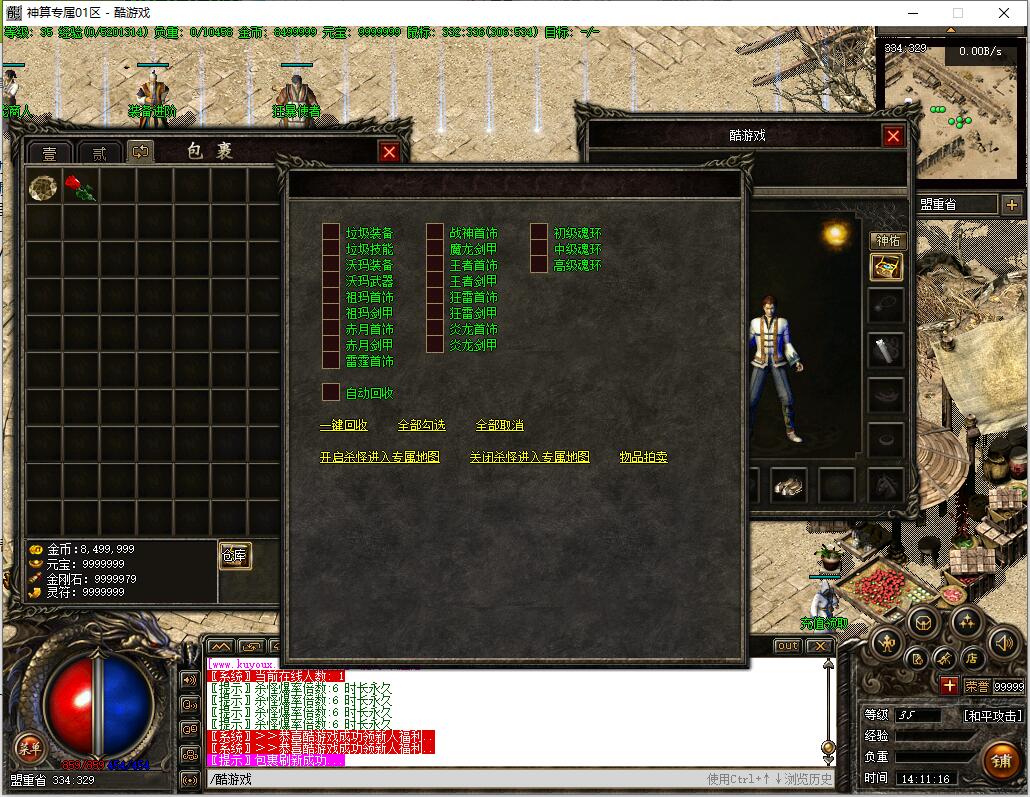The width and height of the screenshot is (1030, 797).
Task: Choose 全部勾选 to select all
Action: [x=421, y=425]
